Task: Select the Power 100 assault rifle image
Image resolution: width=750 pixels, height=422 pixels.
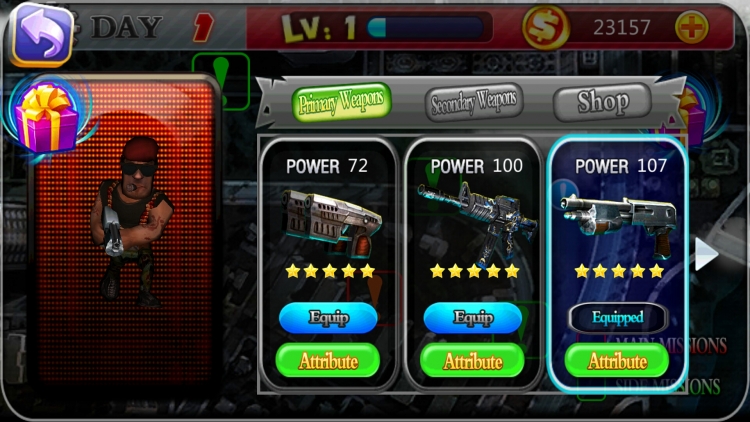Action: pos(473,214)
